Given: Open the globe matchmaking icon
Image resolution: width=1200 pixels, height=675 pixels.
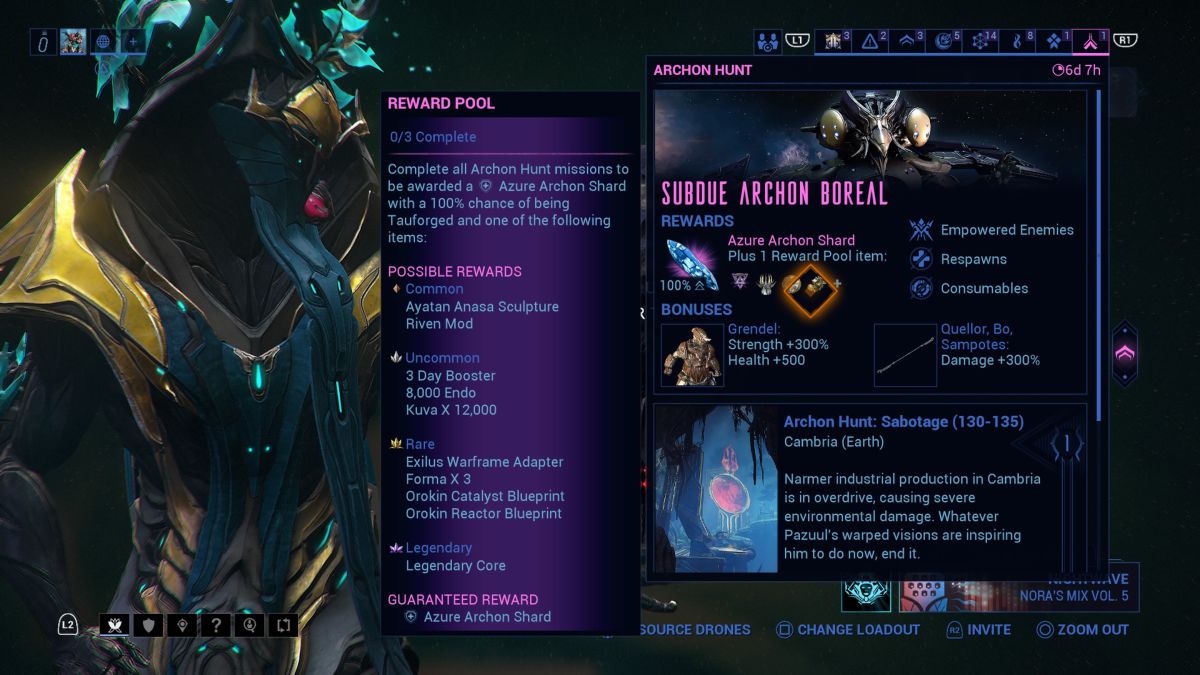Looking at the screenshot, I should (x=103, y=42).
